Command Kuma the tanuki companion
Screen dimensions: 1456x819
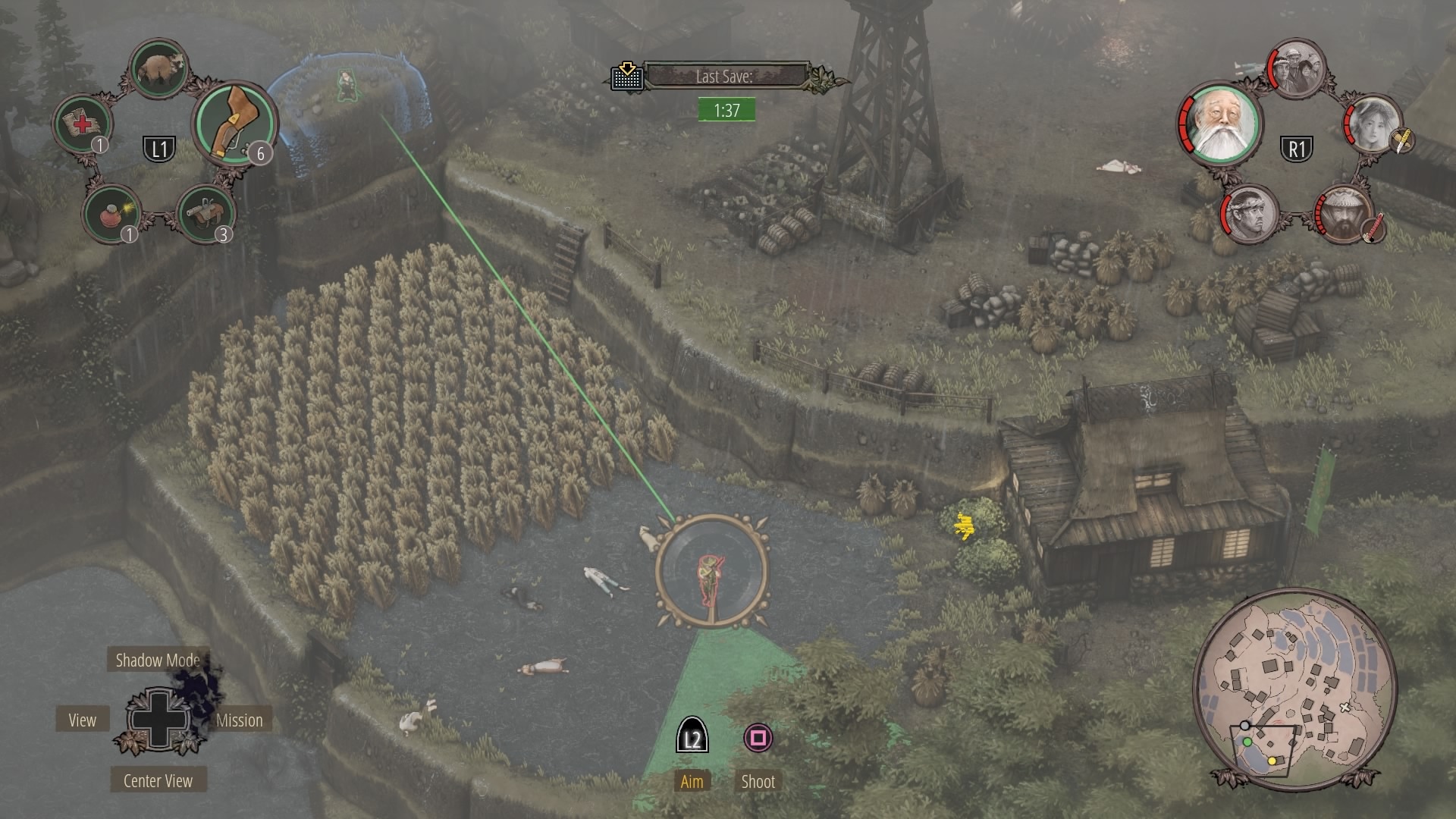coord(160,67)
